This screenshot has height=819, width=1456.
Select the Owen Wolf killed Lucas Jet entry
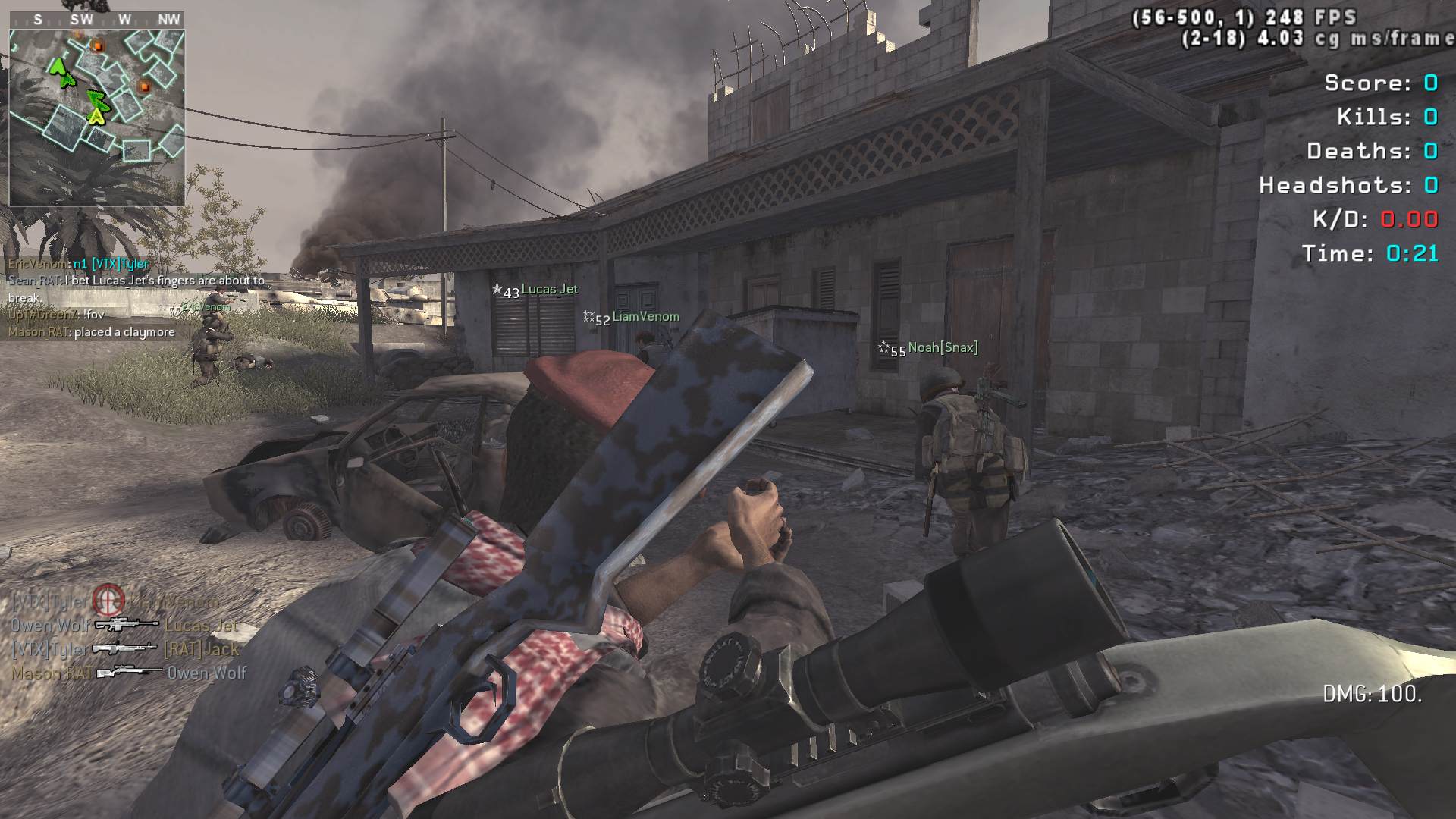(x=124, y=625)
